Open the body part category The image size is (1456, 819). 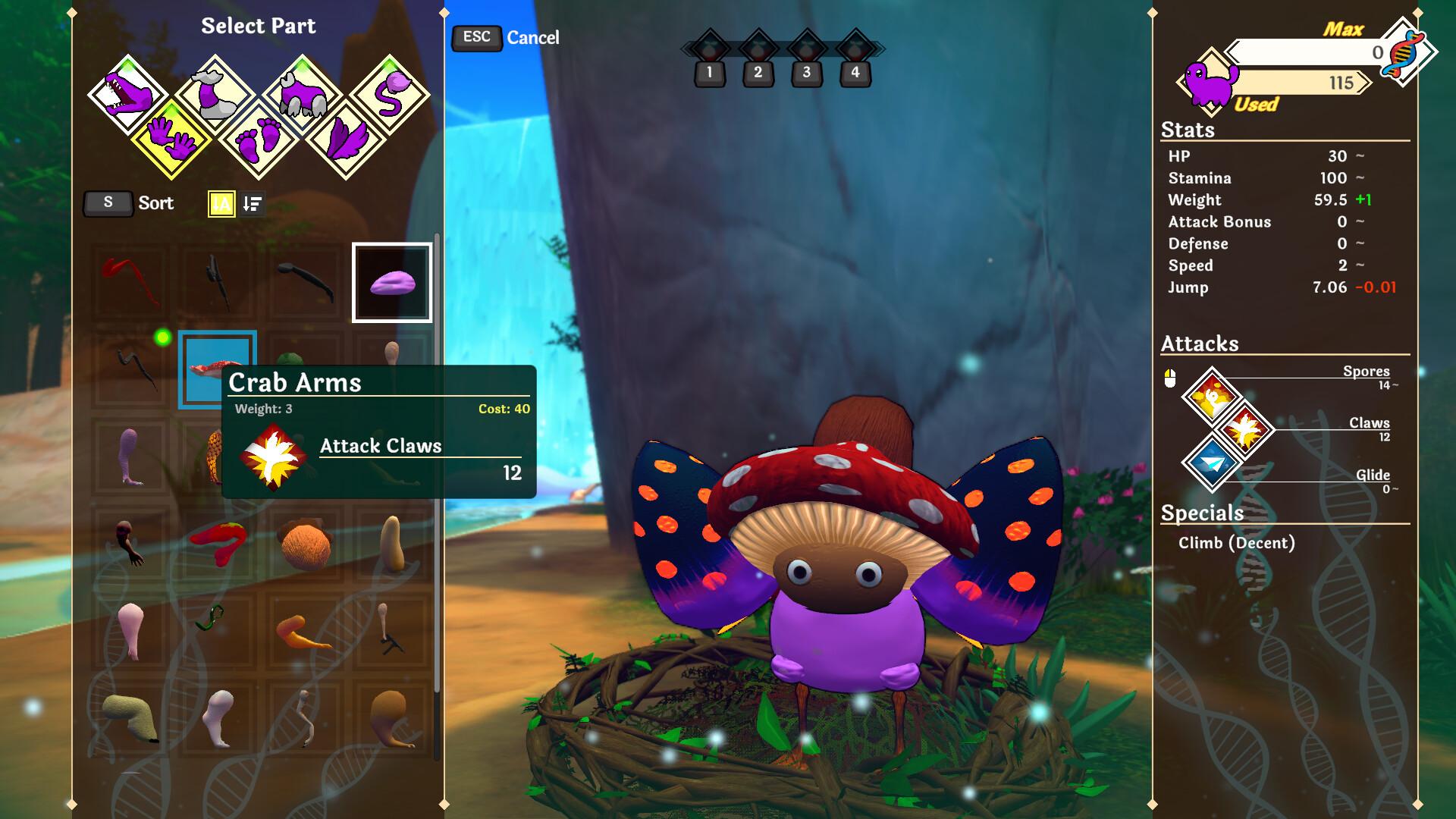pyautogui.click(x=303, y=92)
